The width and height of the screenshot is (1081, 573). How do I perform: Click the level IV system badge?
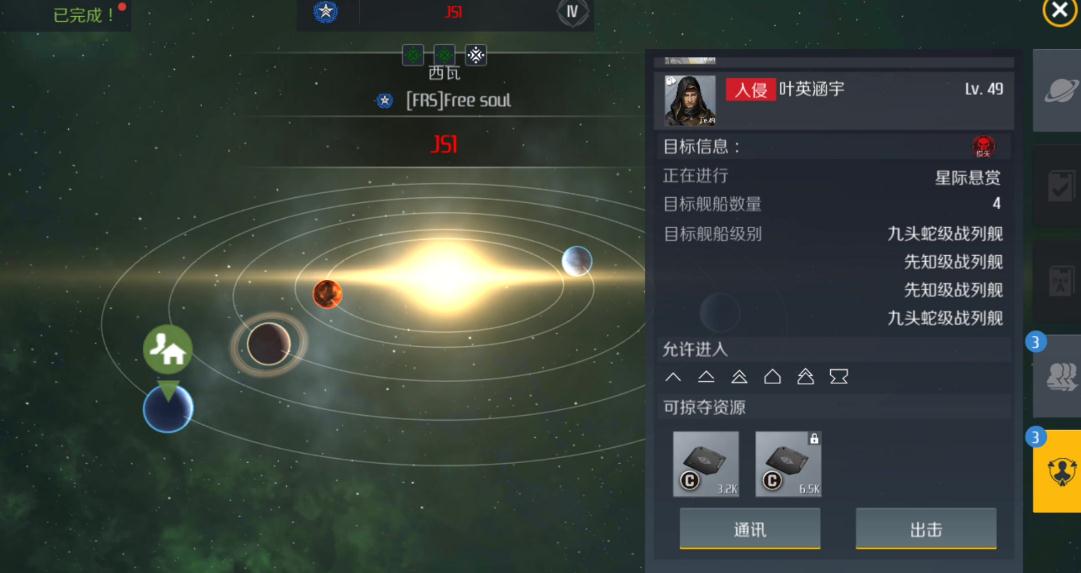click(572, 13)
